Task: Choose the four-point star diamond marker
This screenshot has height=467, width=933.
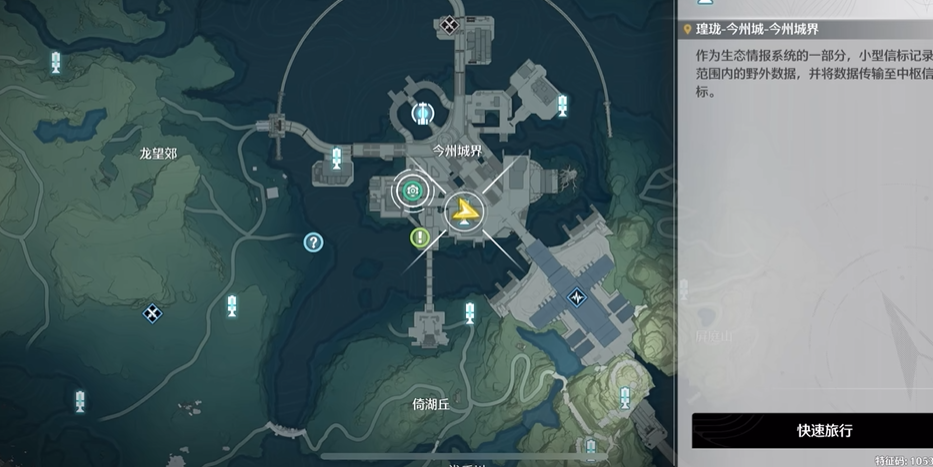Action: coord(576,297)
